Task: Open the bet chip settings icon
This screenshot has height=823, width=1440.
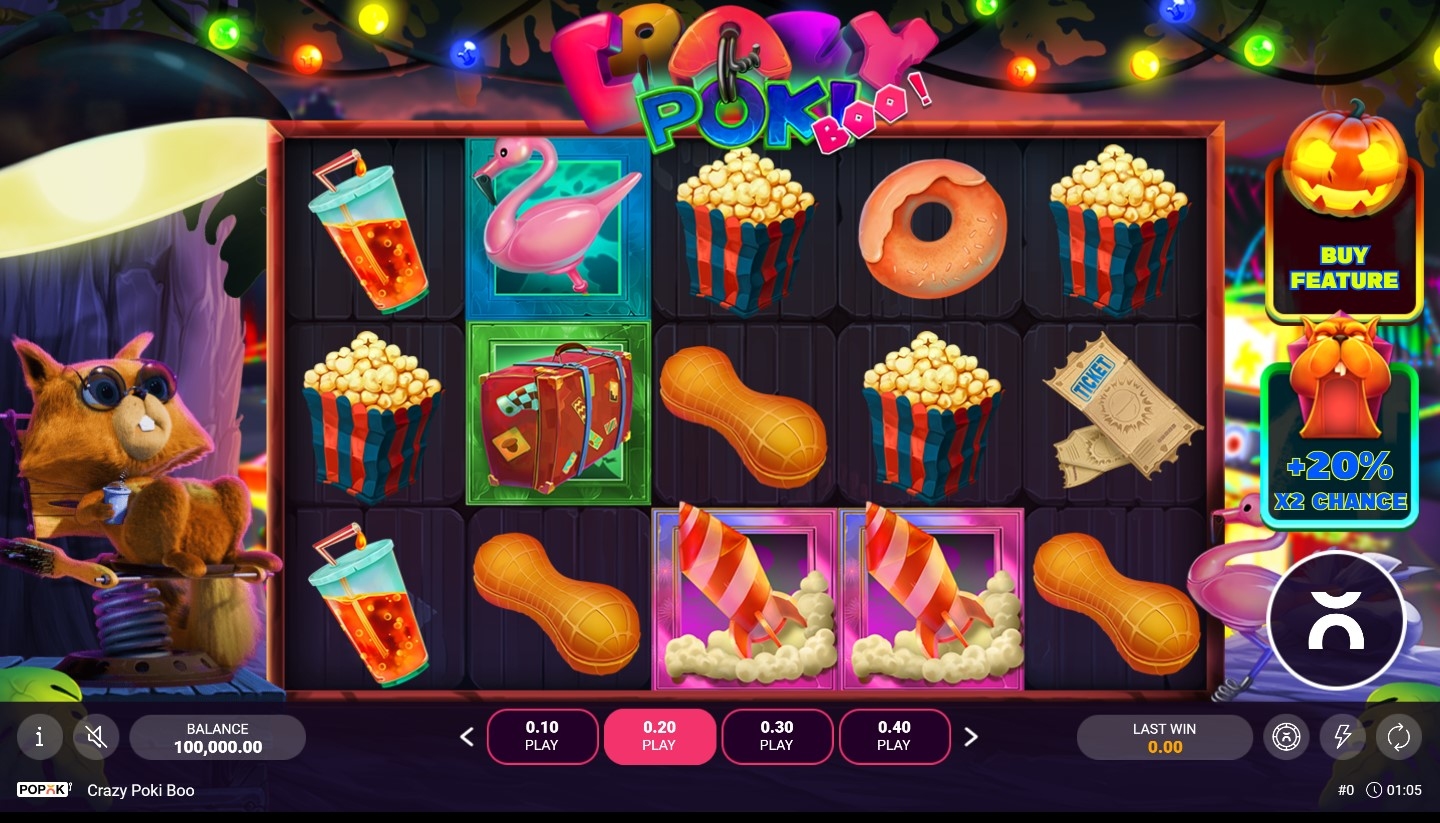Action: [x=1285, y=738]
